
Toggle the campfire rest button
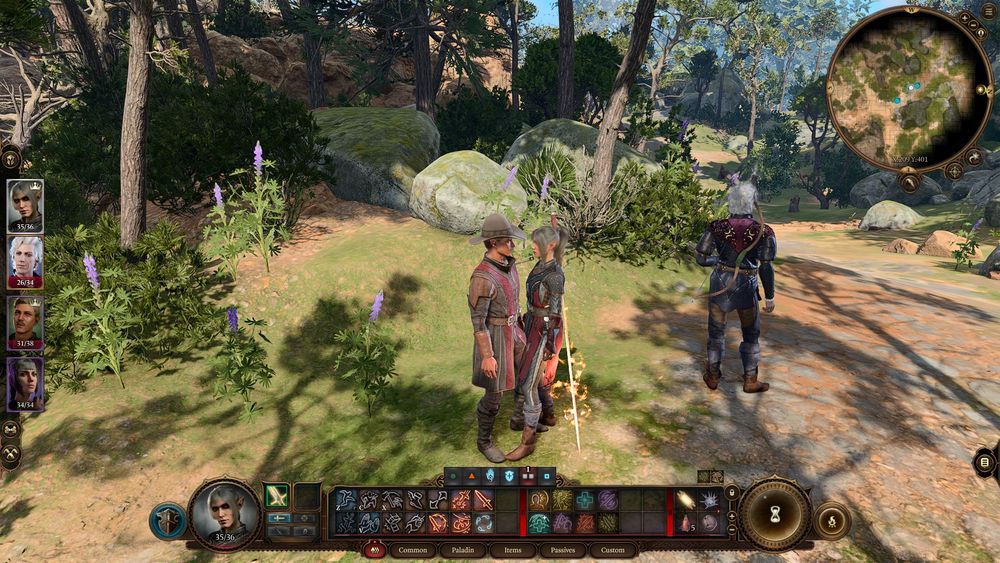click(x=832, y=521)
